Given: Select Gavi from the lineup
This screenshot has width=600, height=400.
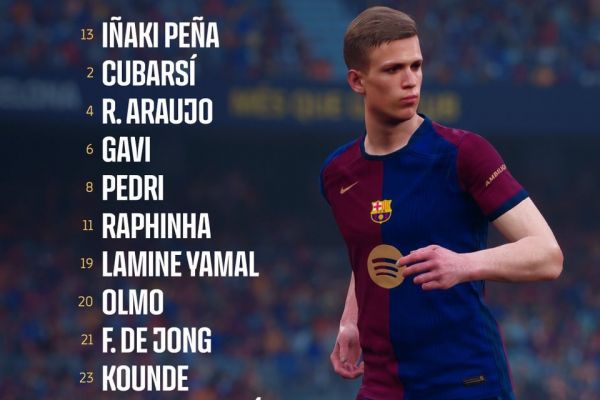Looking at the screenshot, I should coord(126,150).
